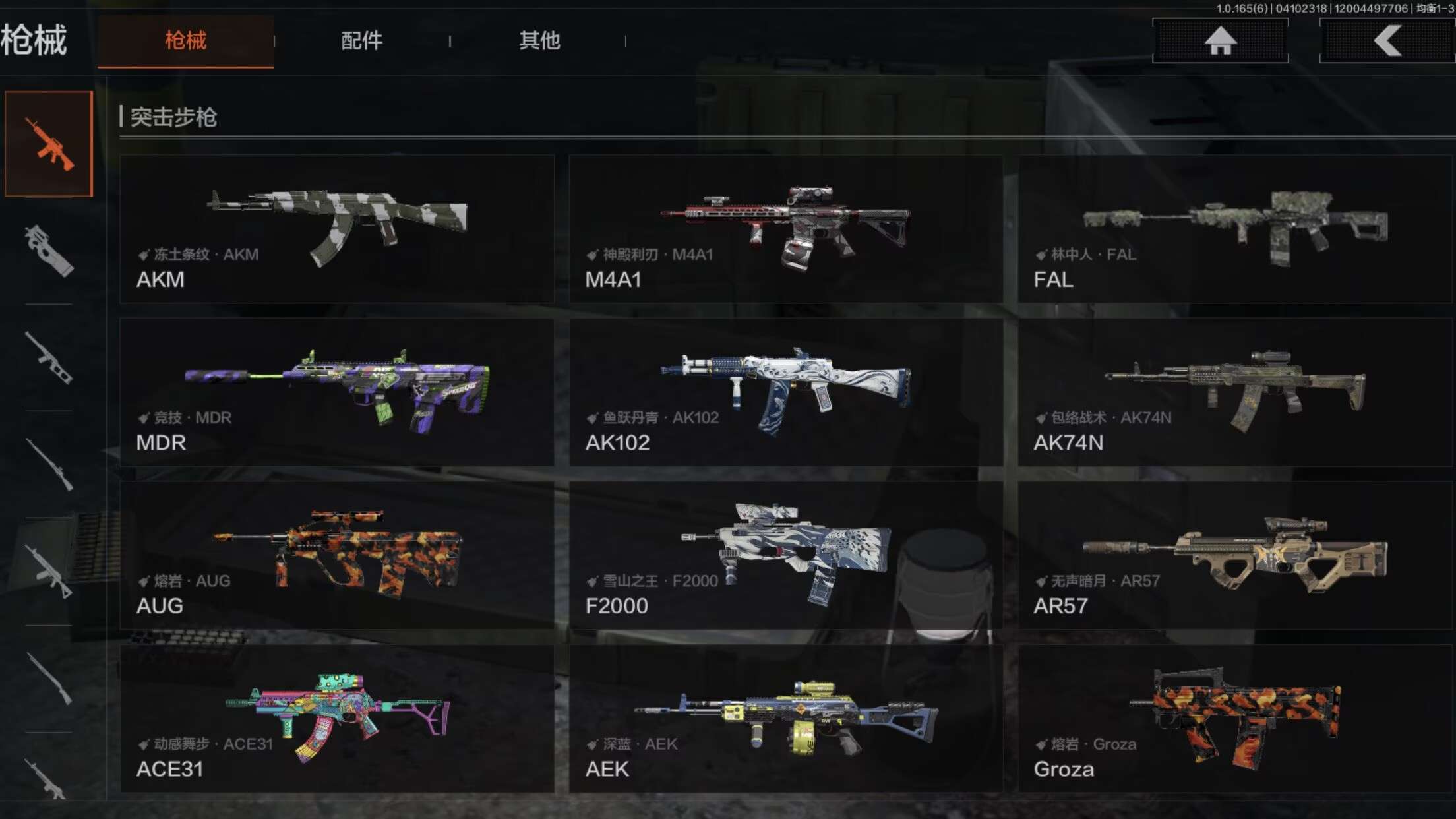Switch to the 配件 tab
The image size is (1456, 819).
click(361, 41)
